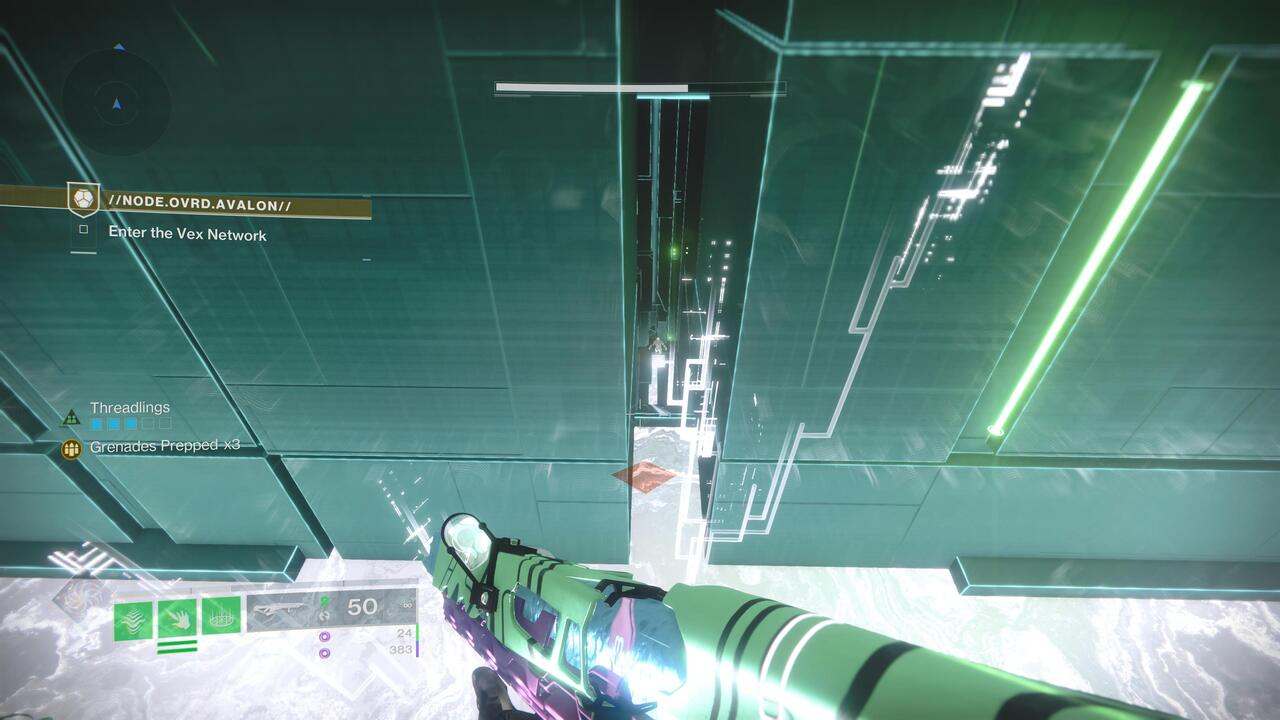Click the Strand melee hand icon
Image resolution: width=1280 pixels, height=720 pixels.
(x=175, y=616)
